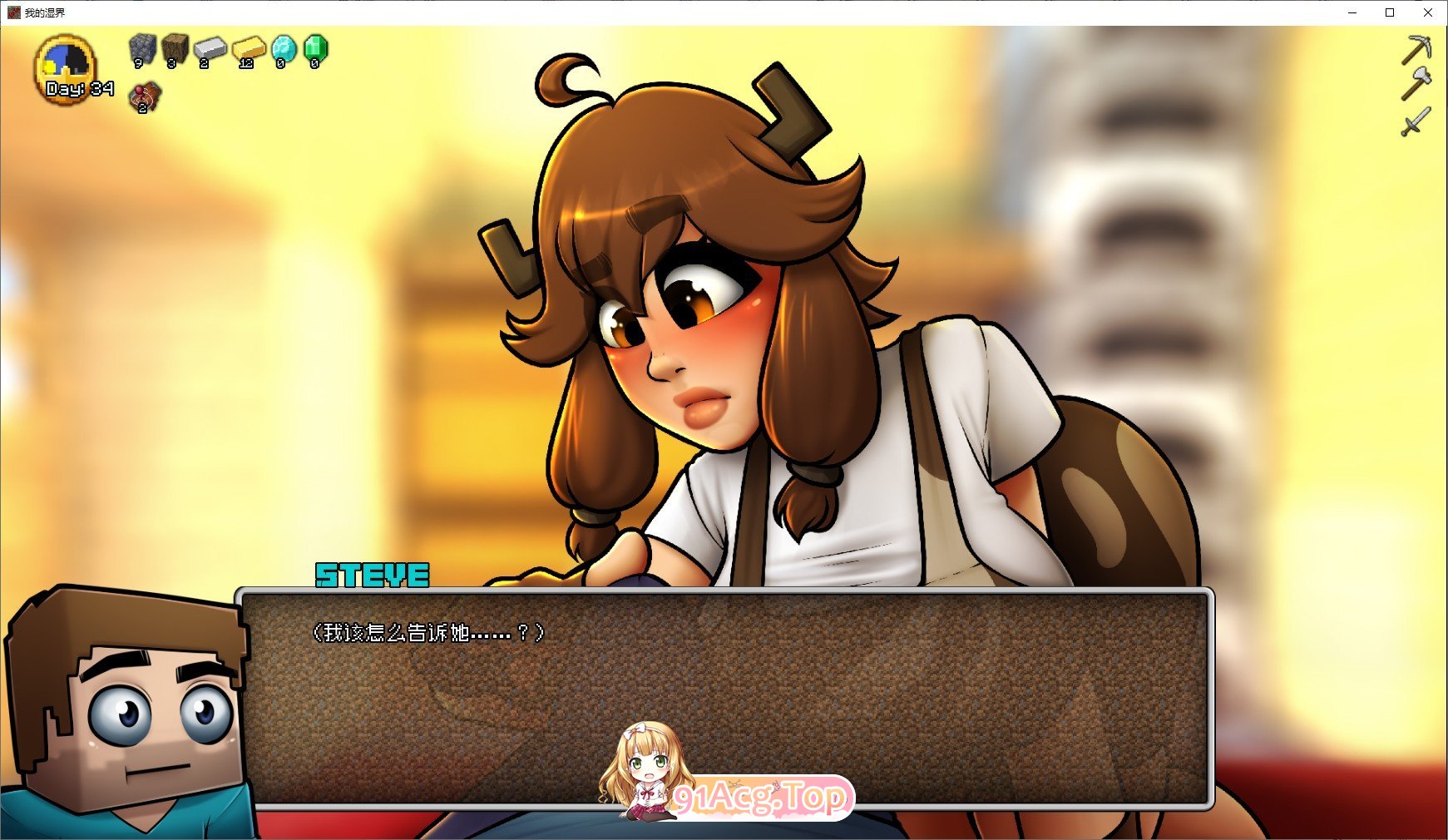The height and width of the screenshot is (840, 1448).
Task: Minimize the game window
Action: point(1352,12)
